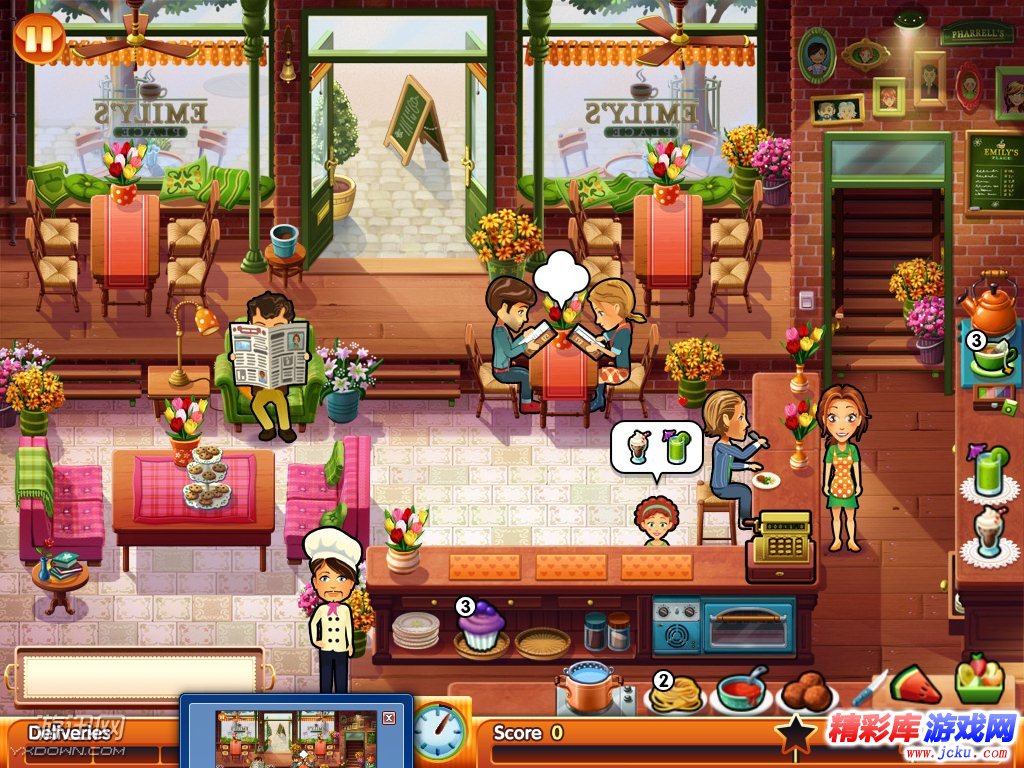Image resolution: width=1024 pixels, height=768 pixels.
Task: Pick up the blueberry cupcake
Action: pos(482,627)
